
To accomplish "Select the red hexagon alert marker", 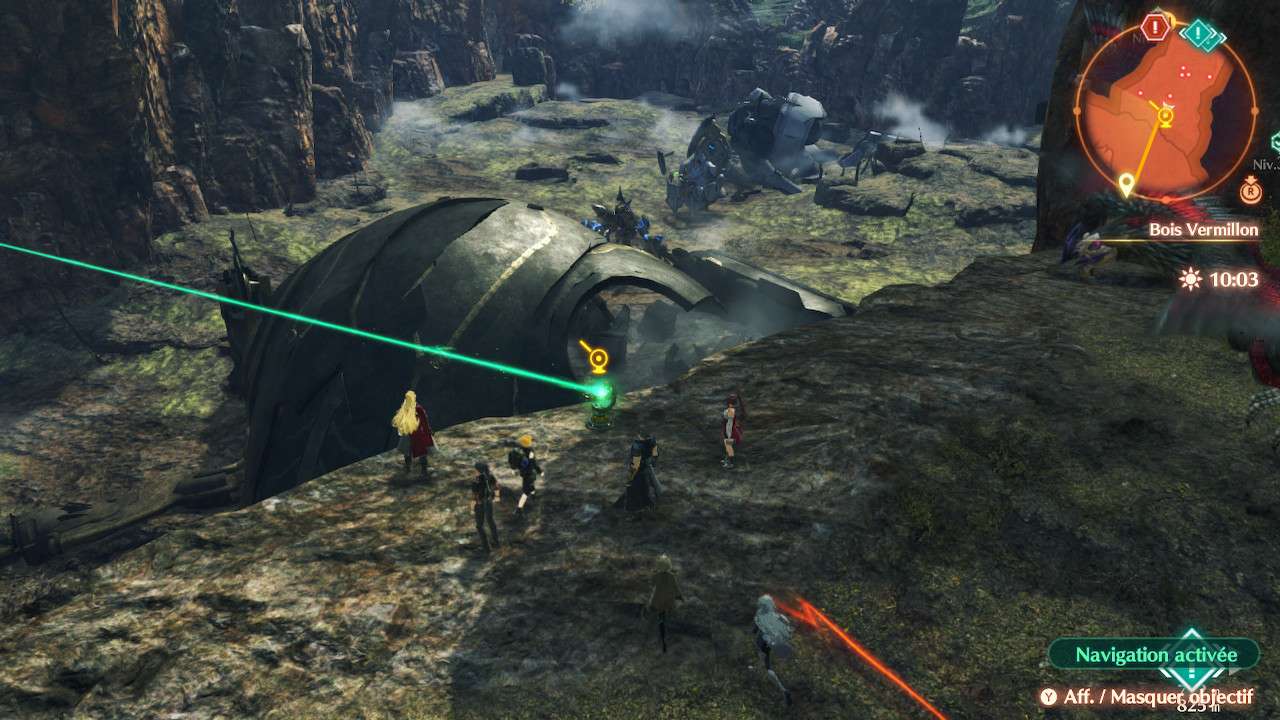I will click(1155, 27).
